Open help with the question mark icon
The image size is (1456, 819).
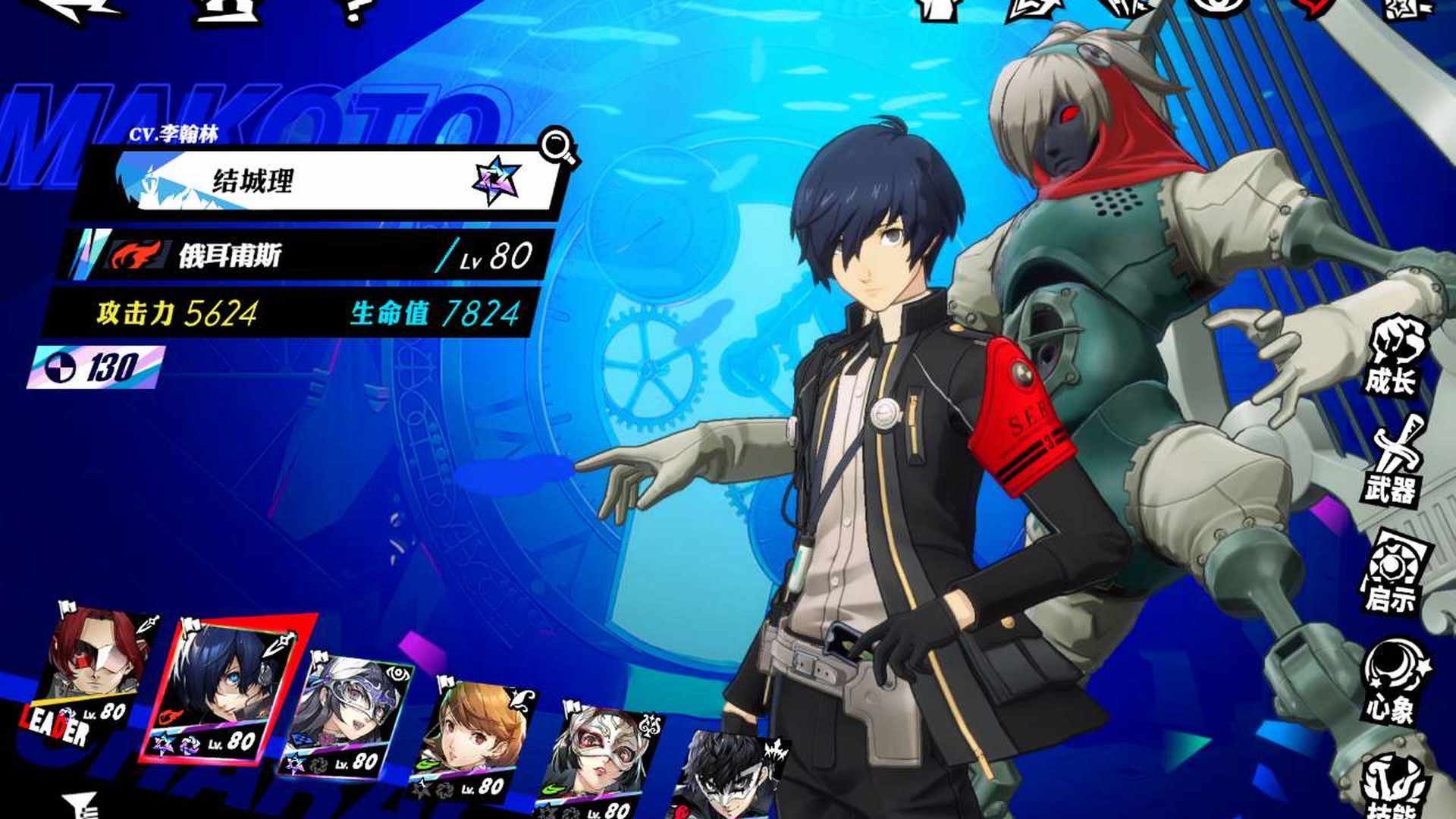(x=353, y=9)
